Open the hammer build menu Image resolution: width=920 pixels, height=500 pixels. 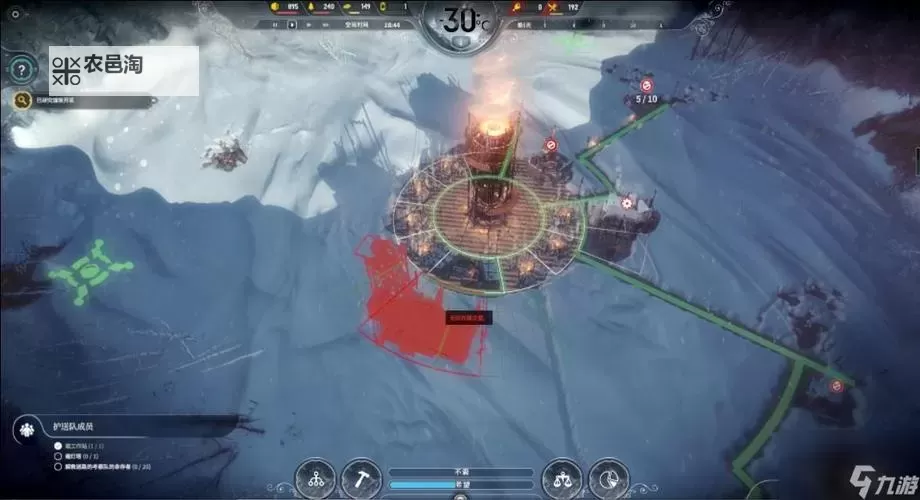[x=362, y=477]
